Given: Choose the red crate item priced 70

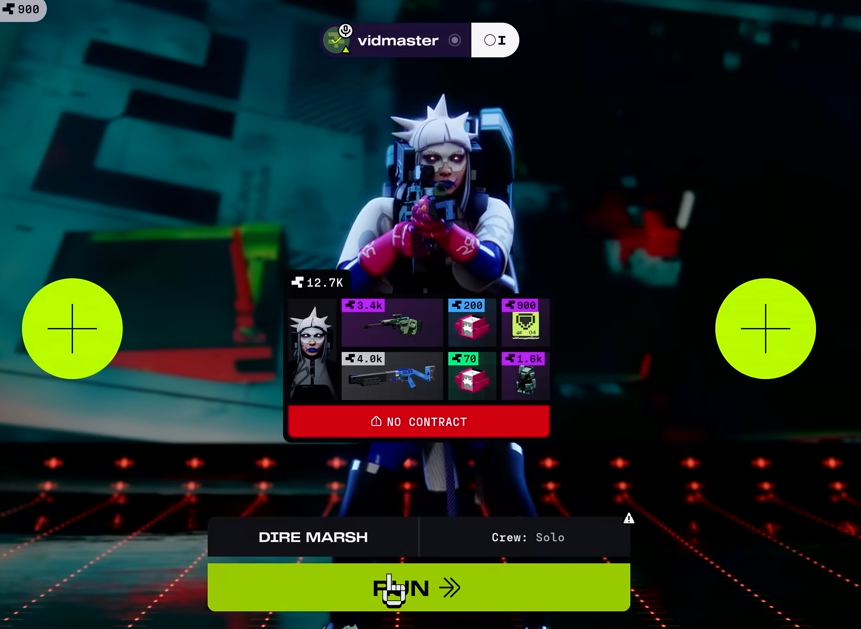Looking at the screenshot, I should point(472,376).
